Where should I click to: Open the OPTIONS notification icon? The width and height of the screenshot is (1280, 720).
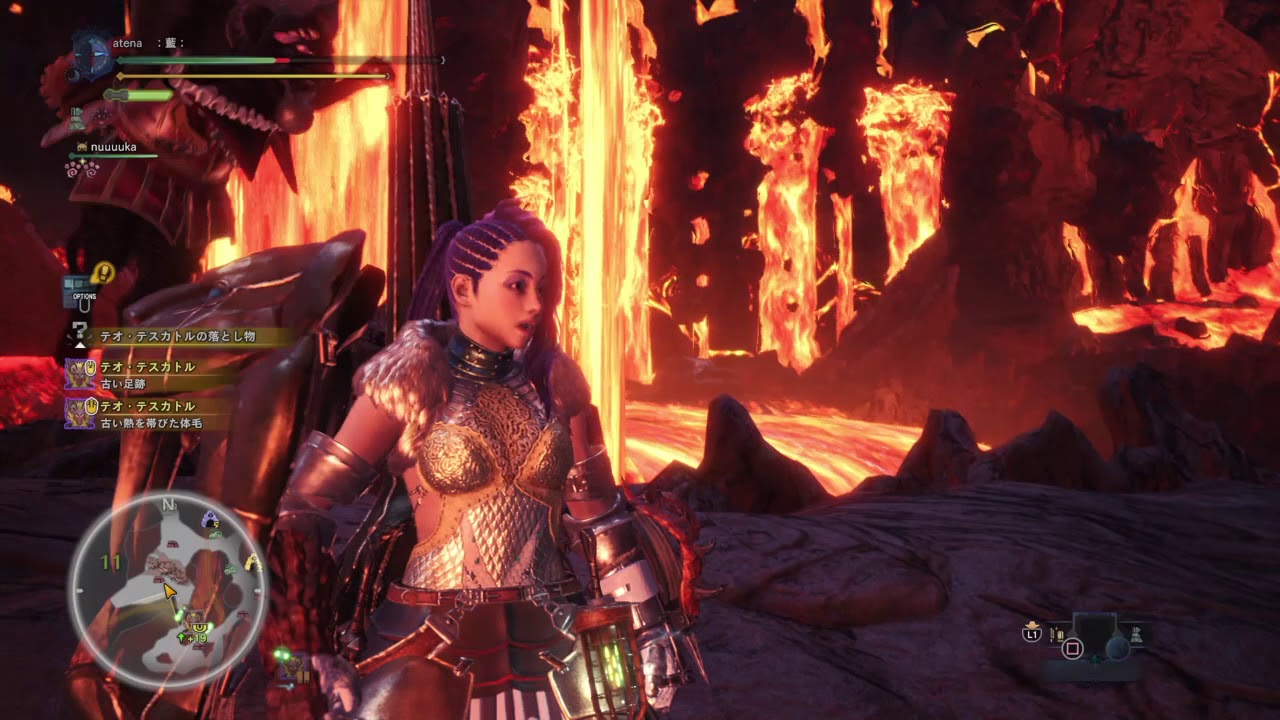79,291
